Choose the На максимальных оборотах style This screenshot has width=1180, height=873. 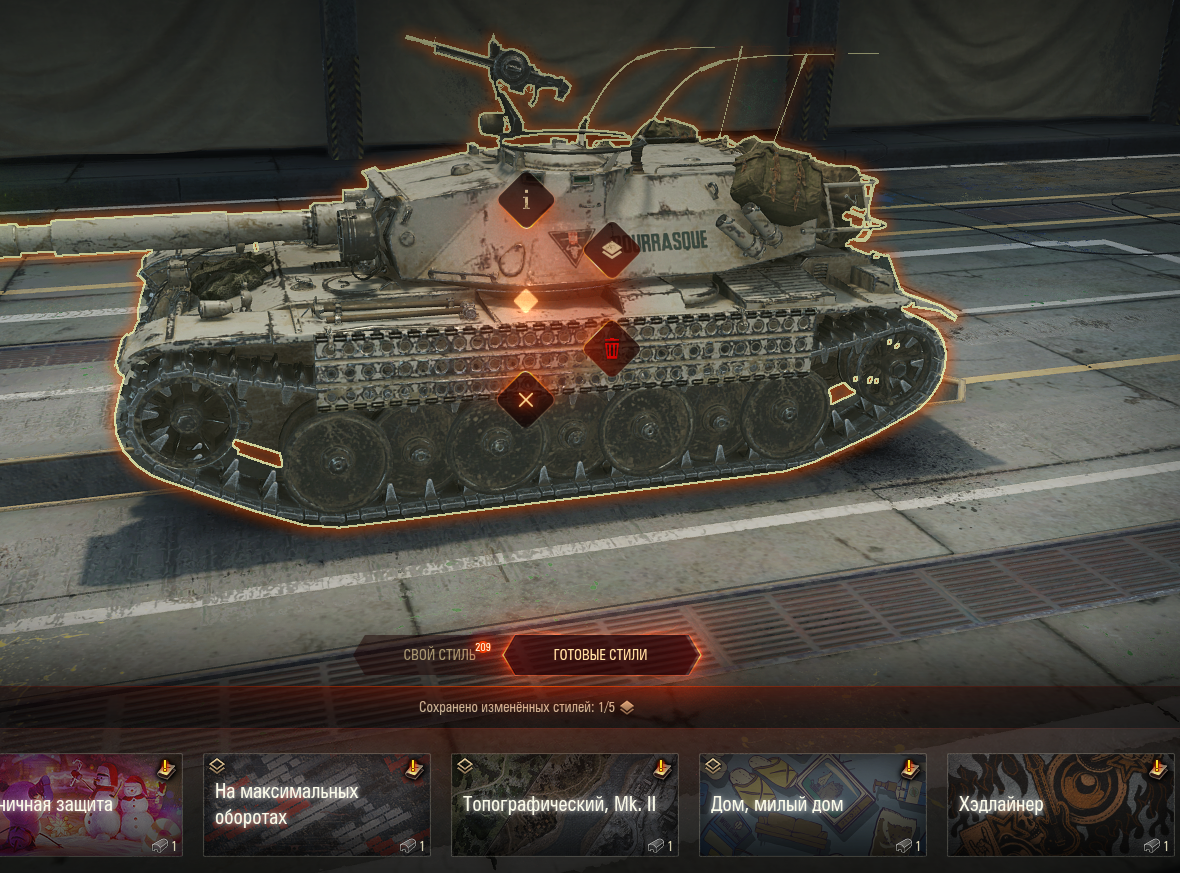coord(316,805)
